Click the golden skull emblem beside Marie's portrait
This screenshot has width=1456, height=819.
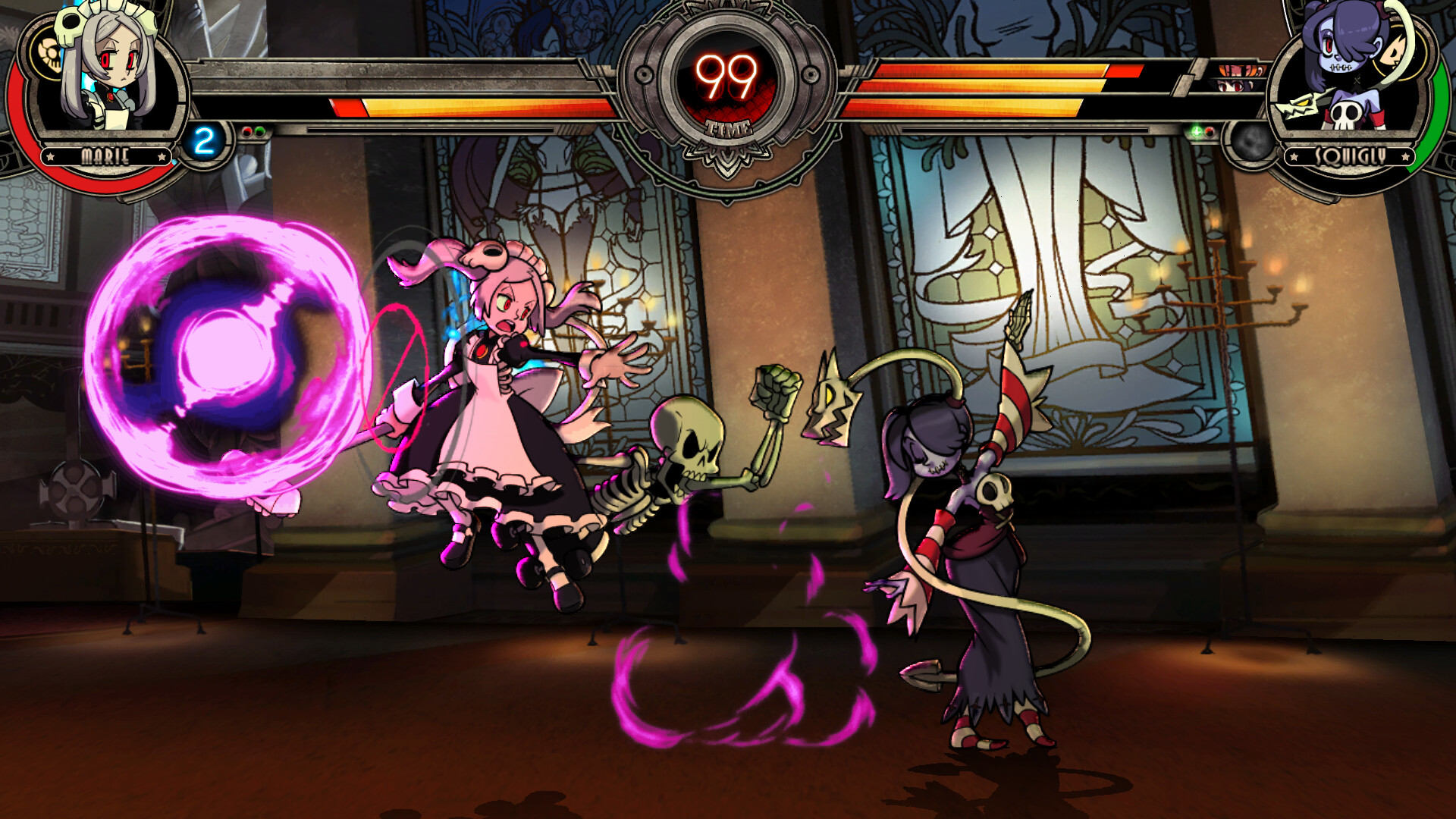coord(49,55)
